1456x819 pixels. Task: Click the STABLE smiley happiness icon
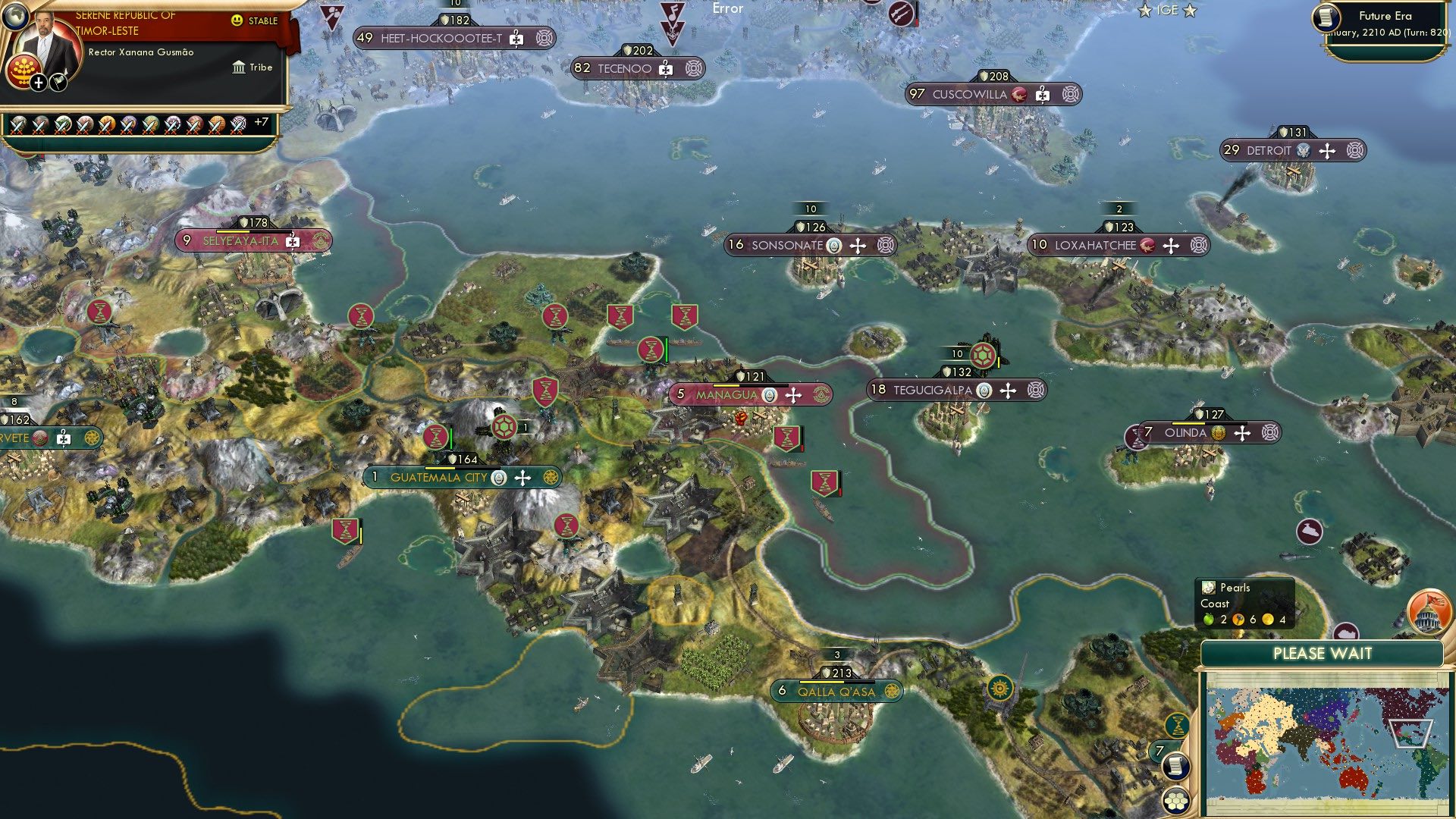(236, 20)
